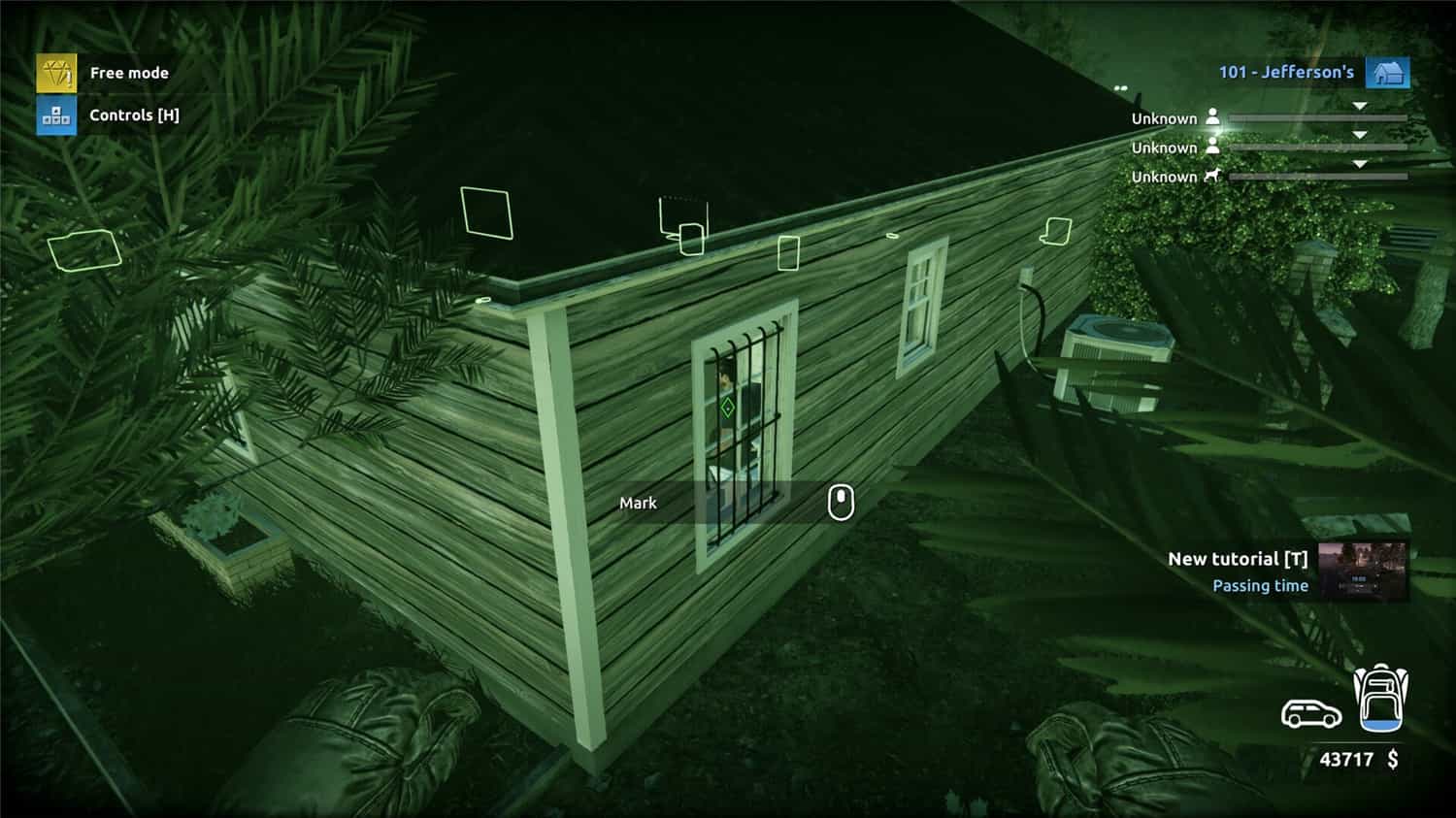Select the 101 - Jefferson's house label
The image size is (1456, 818).
click(x=1286, y=71)
